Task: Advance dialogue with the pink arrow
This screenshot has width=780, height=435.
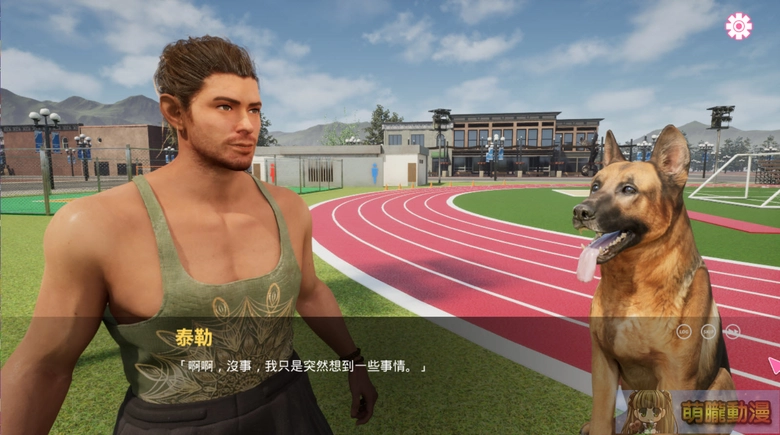Action: (773, 365)
